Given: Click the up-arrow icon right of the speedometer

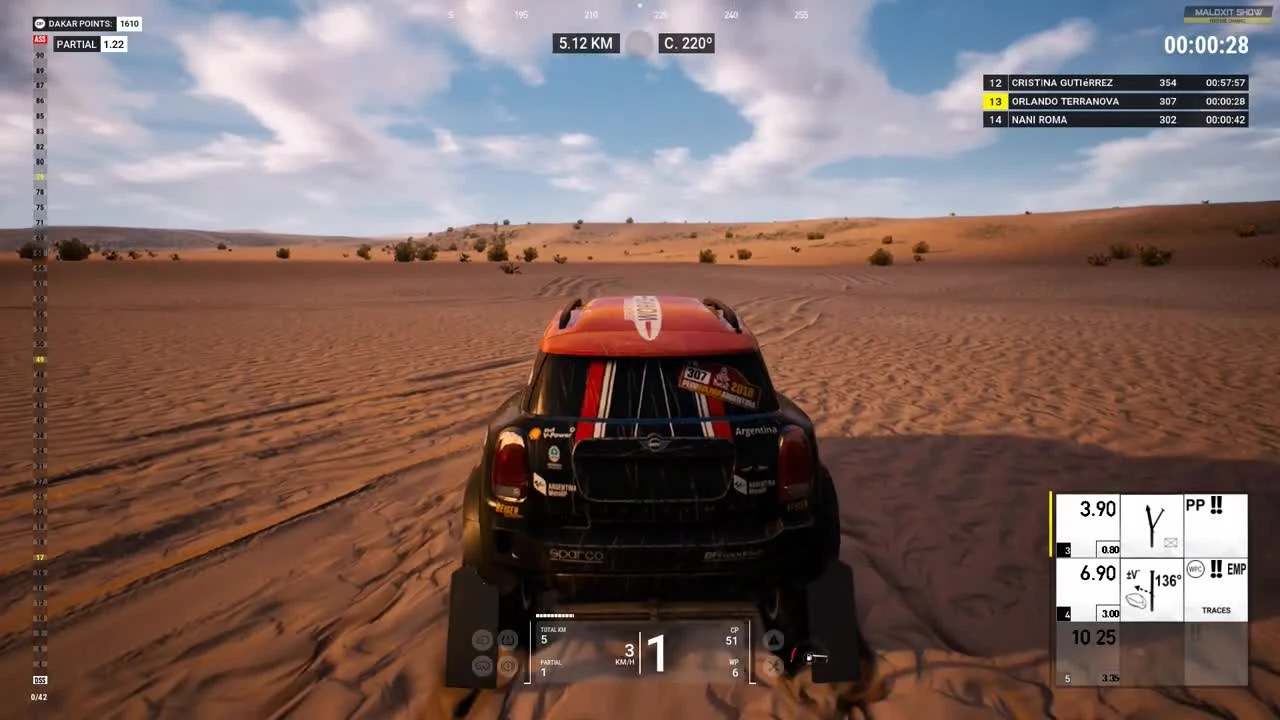Looking at the screenshot, I should click(x=773, y=639).
